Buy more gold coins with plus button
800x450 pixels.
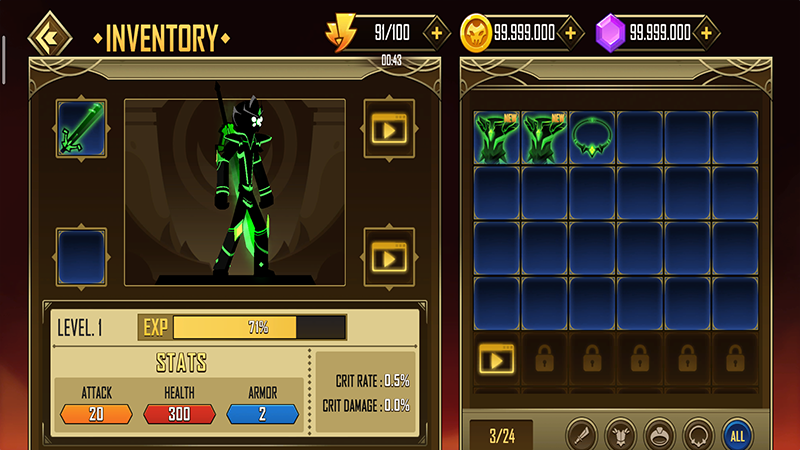click(x=570, y=33)
